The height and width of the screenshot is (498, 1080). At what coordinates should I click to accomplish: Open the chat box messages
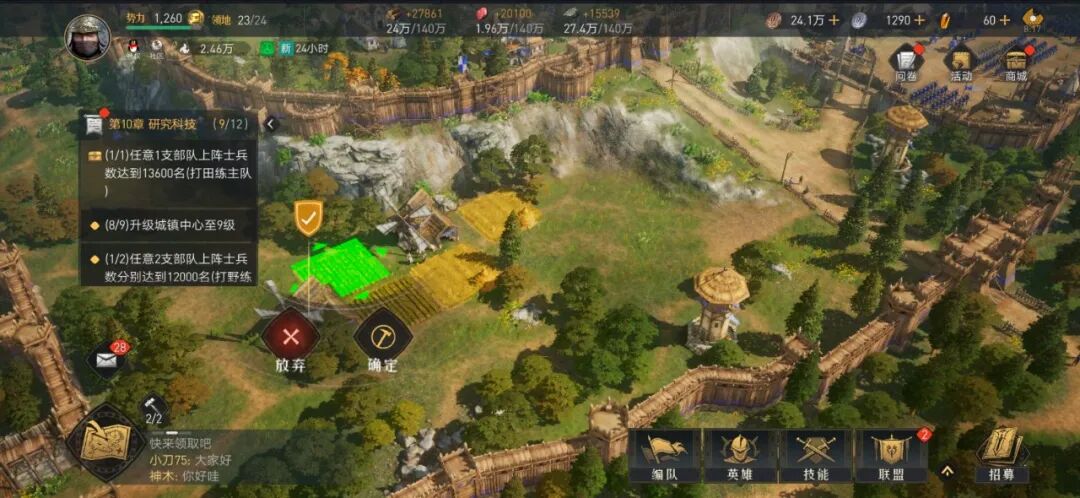(x=190, y=460)
